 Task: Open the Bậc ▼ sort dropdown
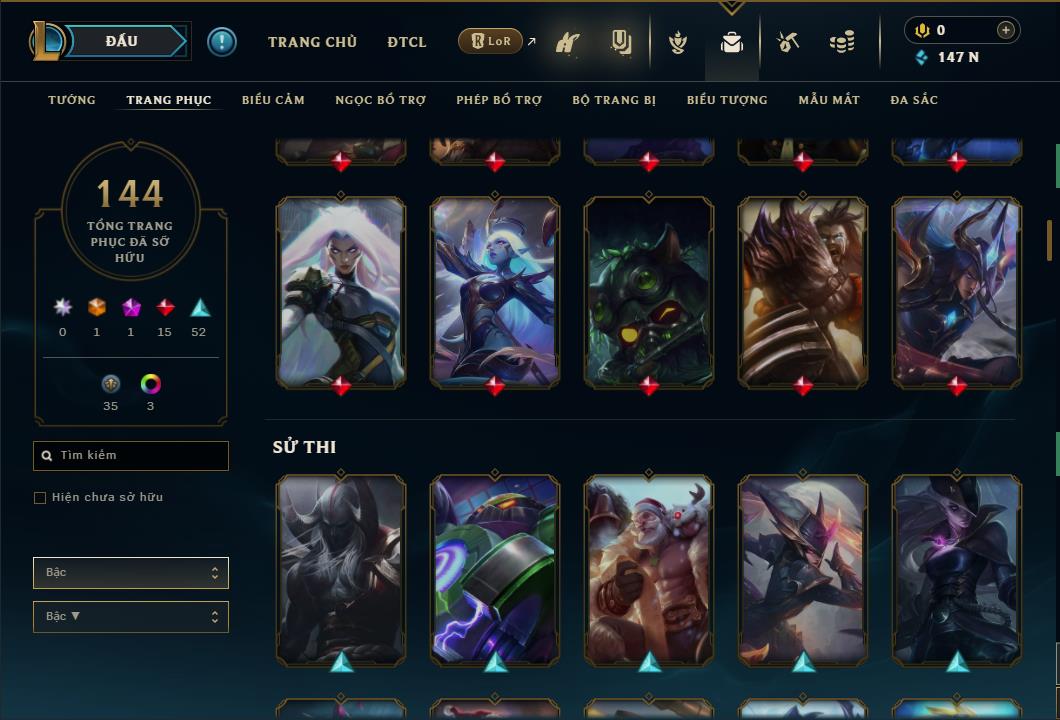131,617
